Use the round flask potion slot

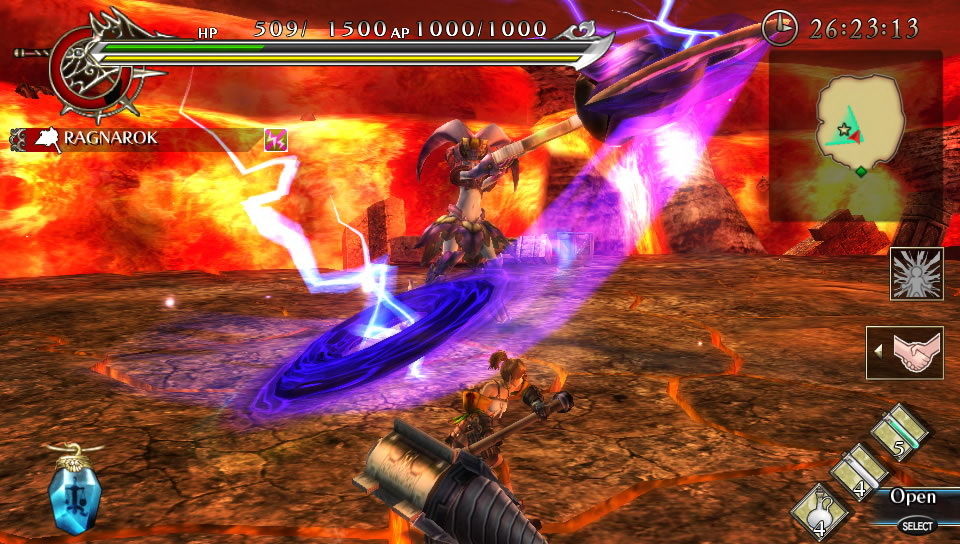point(821,510)
